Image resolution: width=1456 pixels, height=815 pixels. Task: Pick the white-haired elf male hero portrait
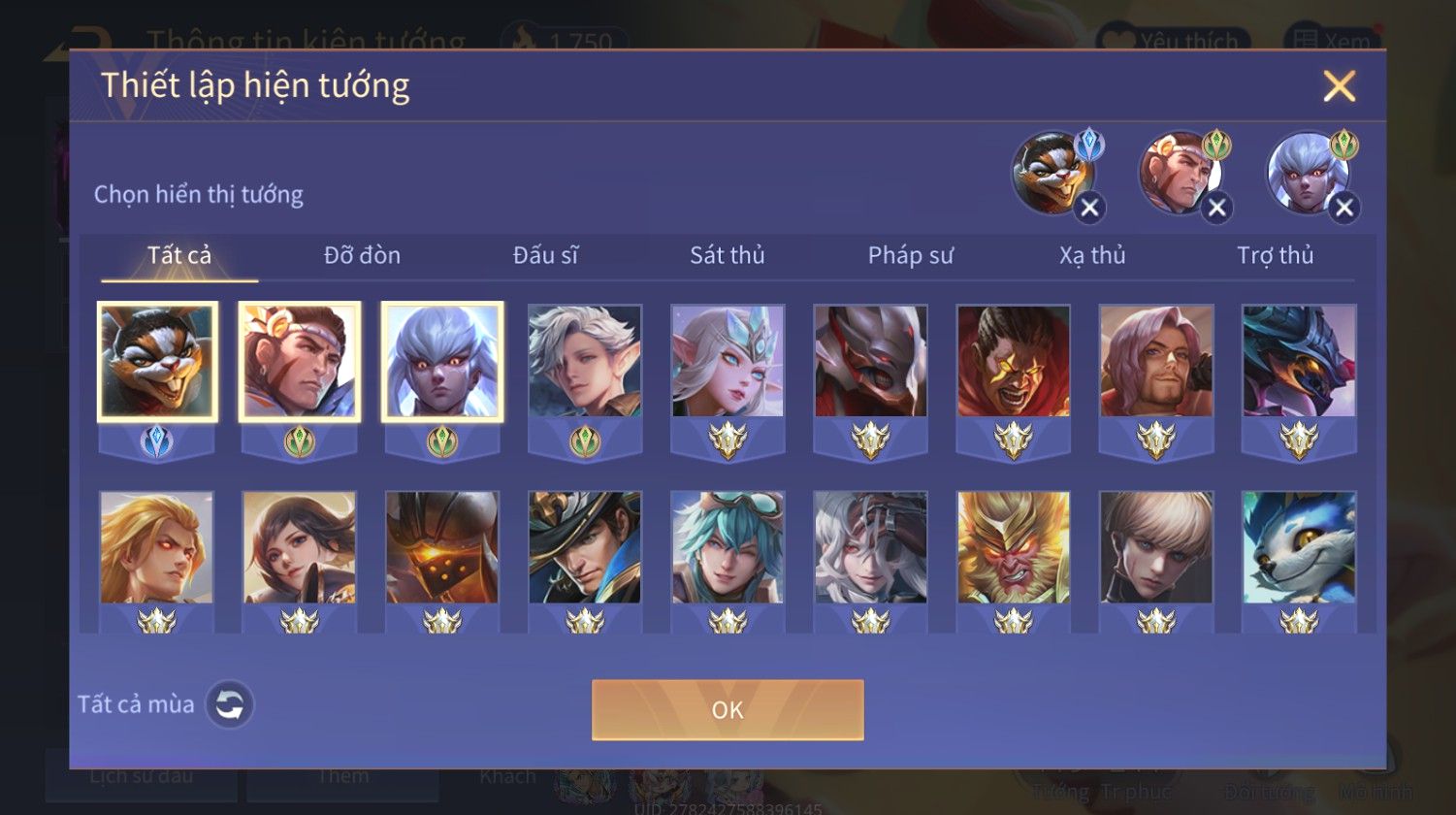[585, 361]
